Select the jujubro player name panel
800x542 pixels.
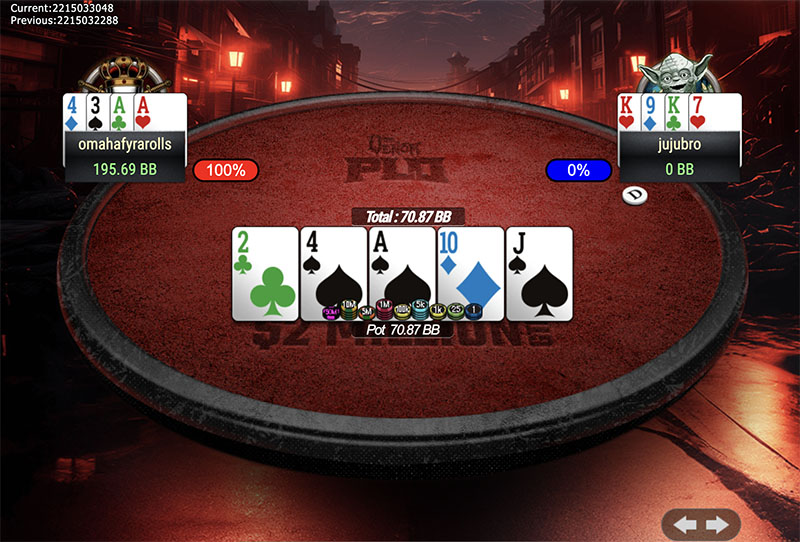click(680, 144)
